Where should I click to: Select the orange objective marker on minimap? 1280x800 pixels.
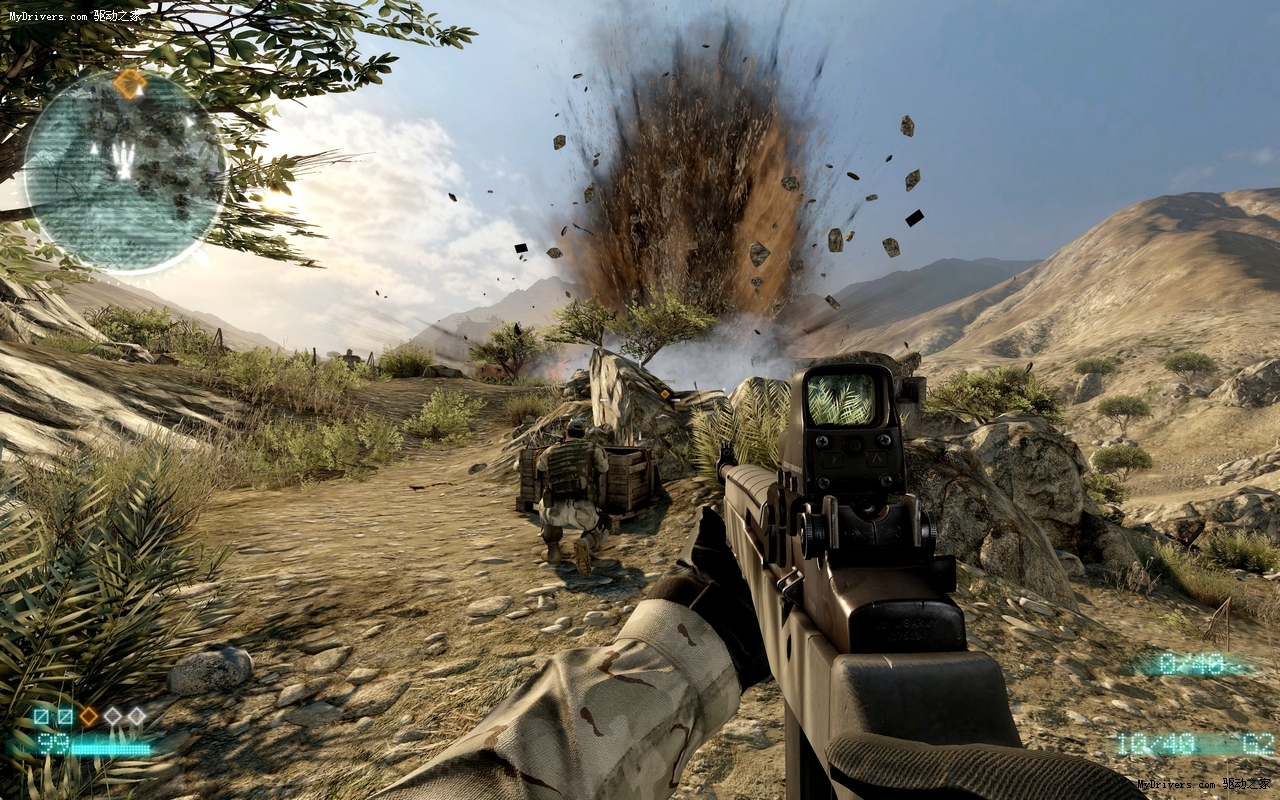tap(129, 84)
